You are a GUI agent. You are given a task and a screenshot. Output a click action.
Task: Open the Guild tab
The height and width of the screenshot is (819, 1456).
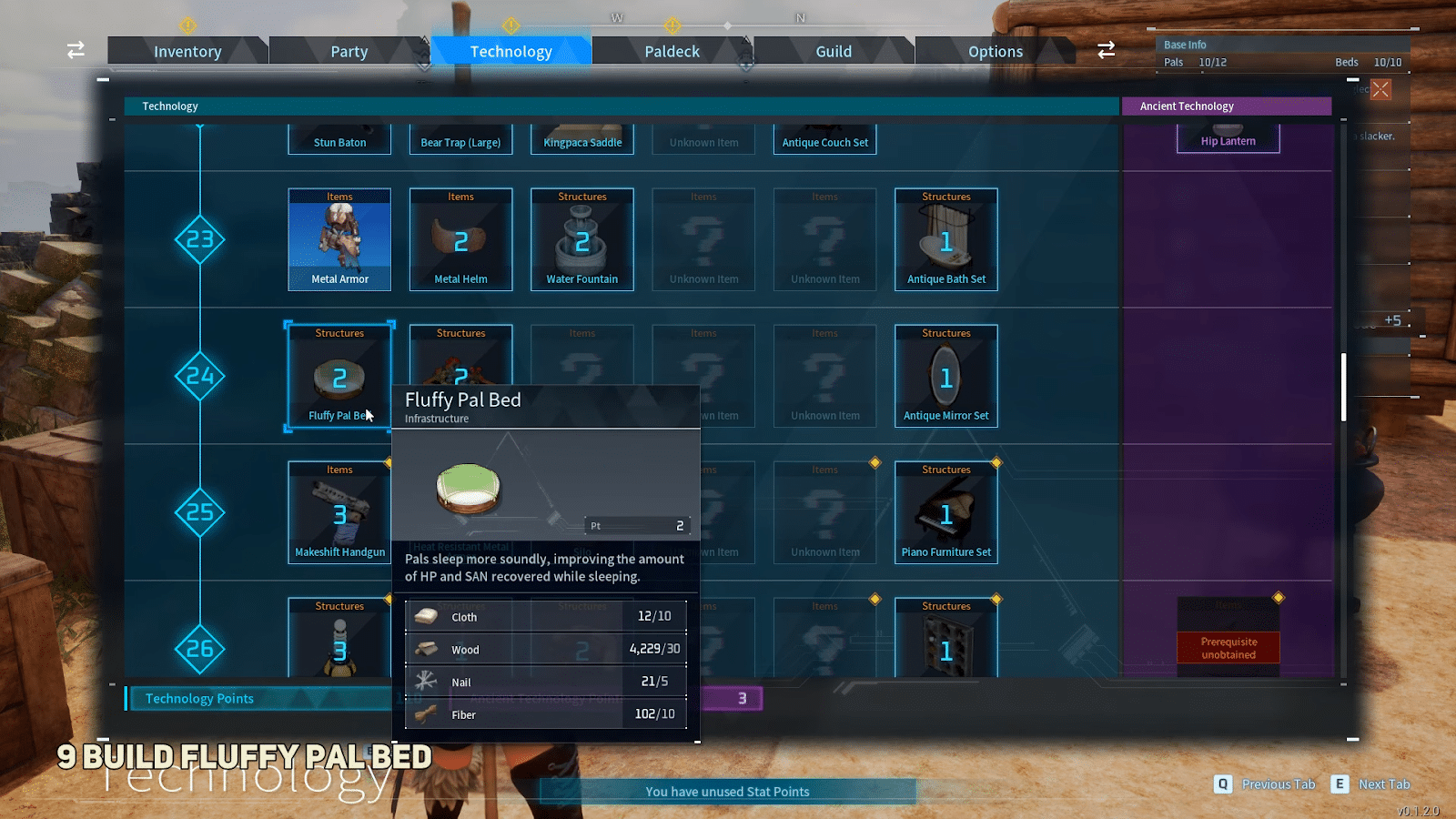tap(834, 51)
